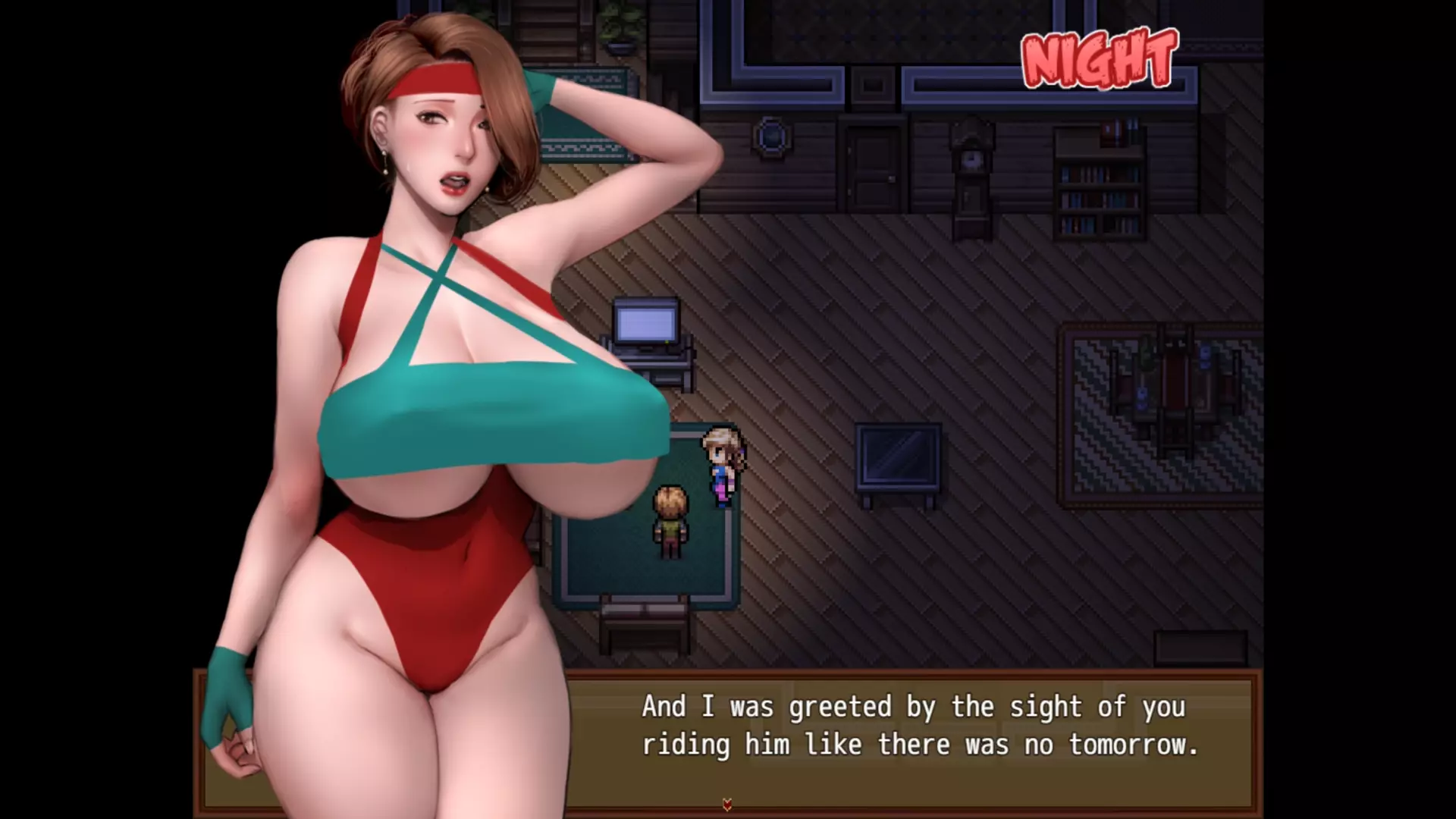
Task: Click the red continue arrow in the dialogue box
Action: (x=727, y=805)
